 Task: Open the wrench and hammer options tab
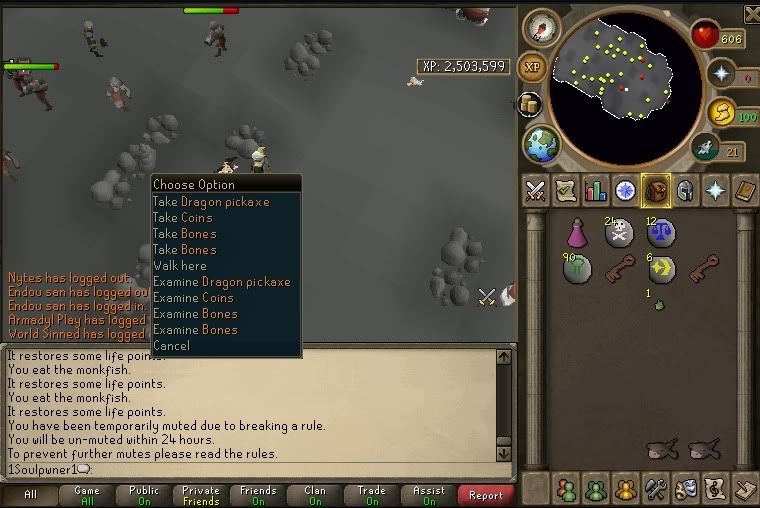tap(655, 490)
